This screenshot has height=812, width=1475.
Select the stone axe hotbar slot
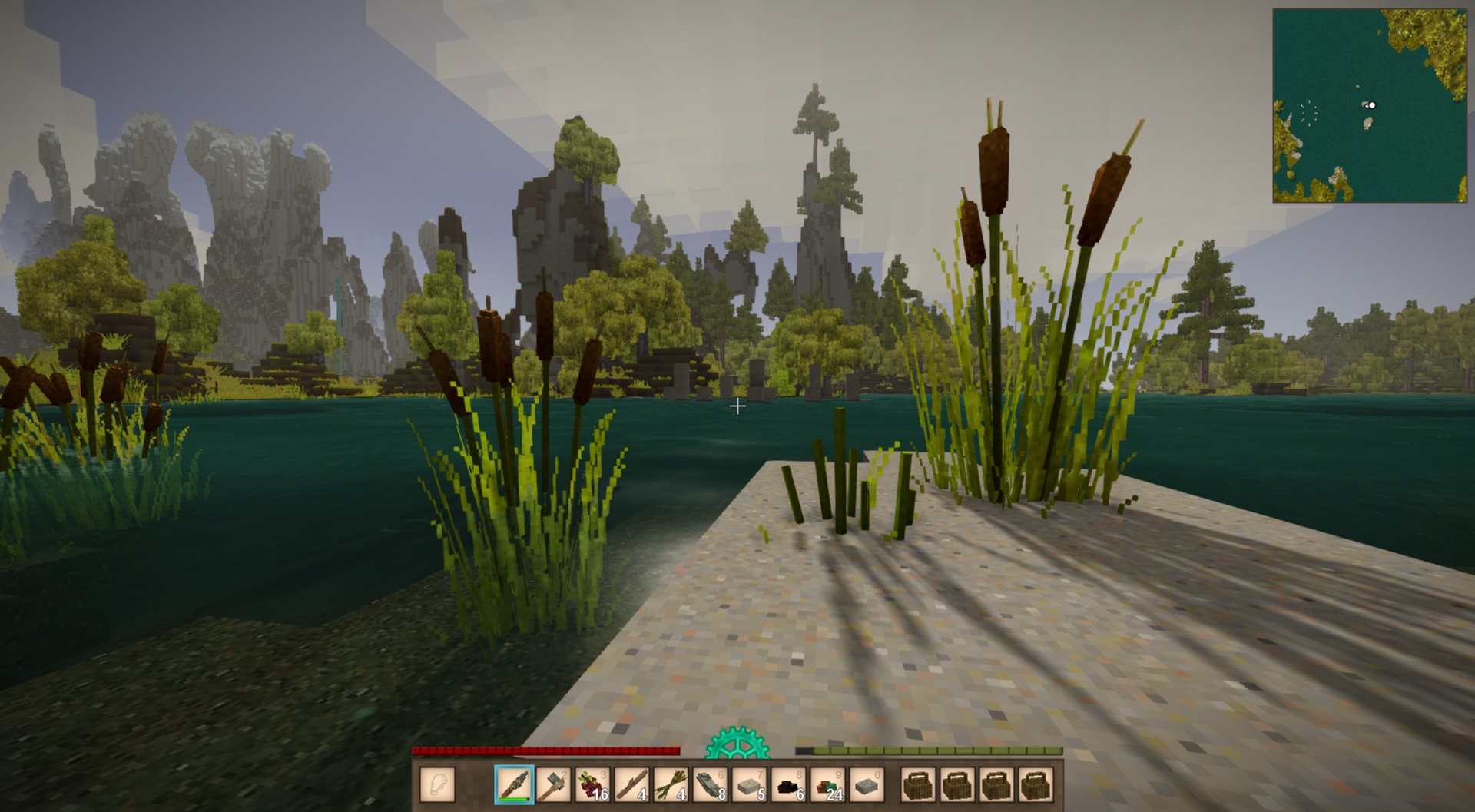(x=553, y=786)
